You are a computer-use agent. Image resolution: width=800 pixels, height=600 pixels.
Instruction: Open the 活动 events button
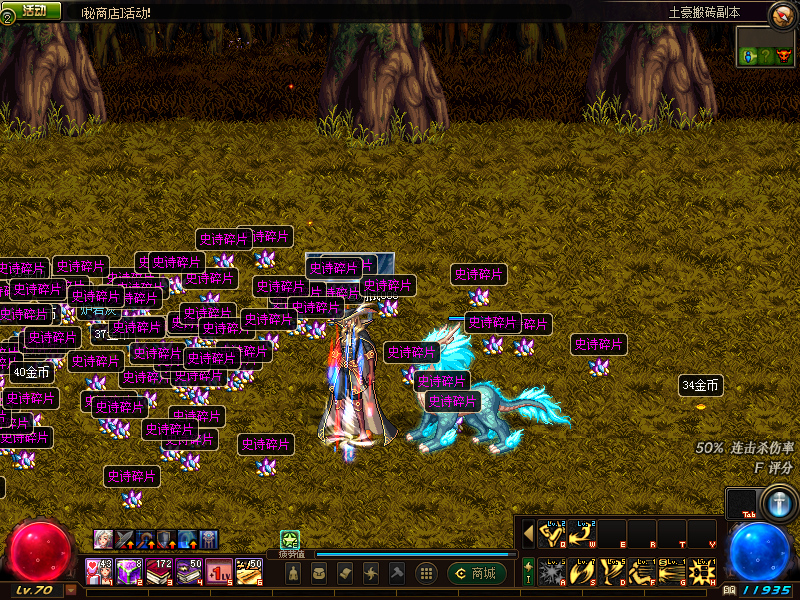33,11
